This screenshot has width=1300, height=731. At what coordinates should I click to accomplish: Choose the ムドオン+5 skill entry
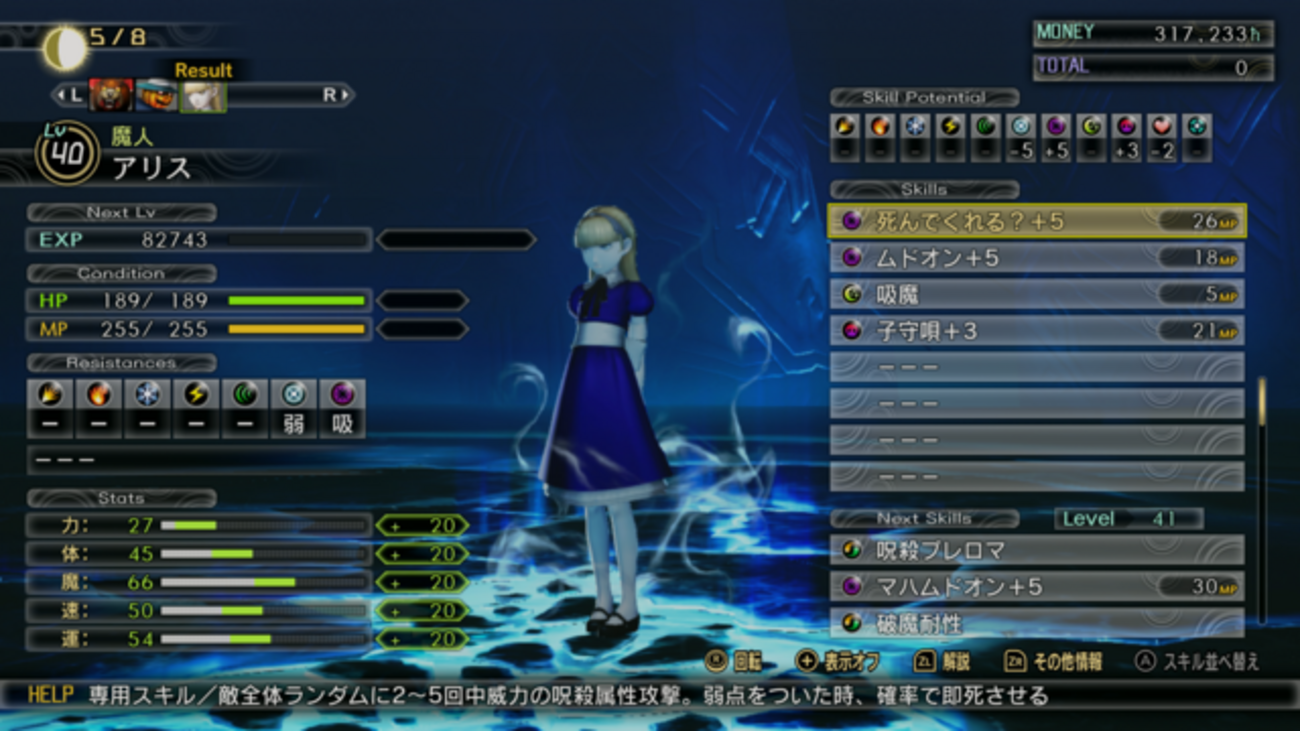1036,258
